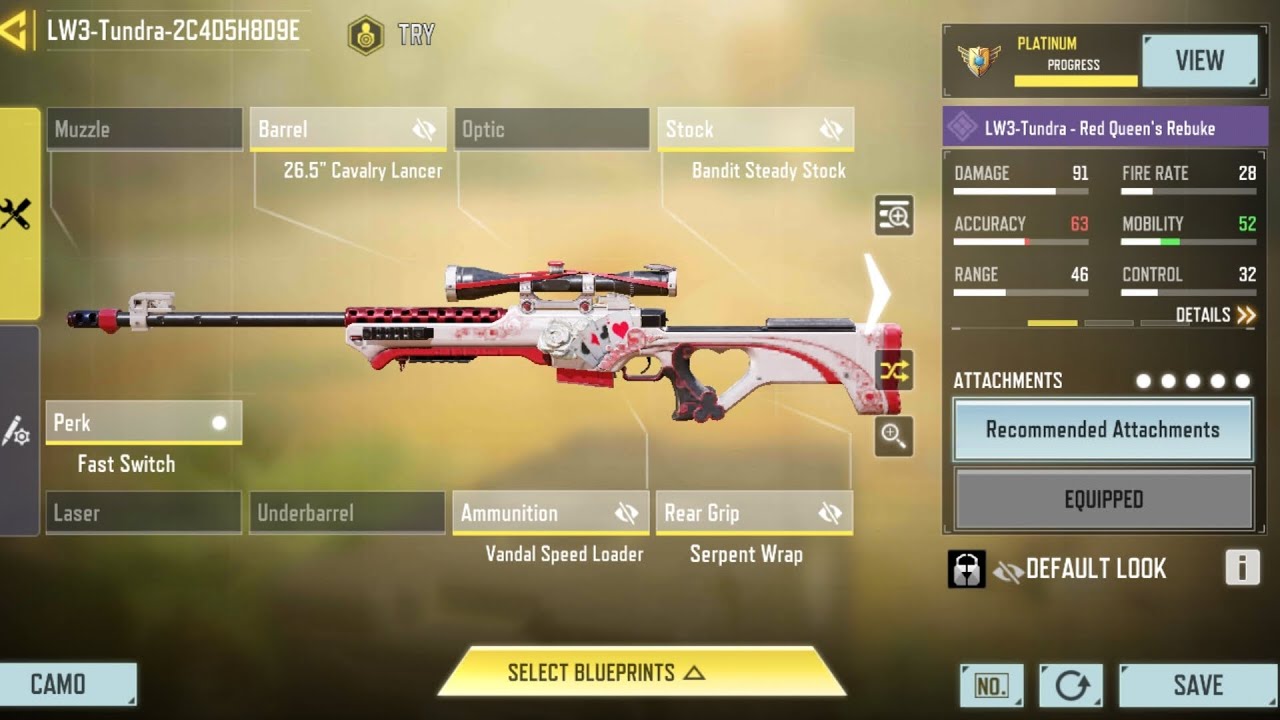Choose the Stock attachment slot
The height and width of the screenshot is (720, 1280).
[x=756, y=129]
